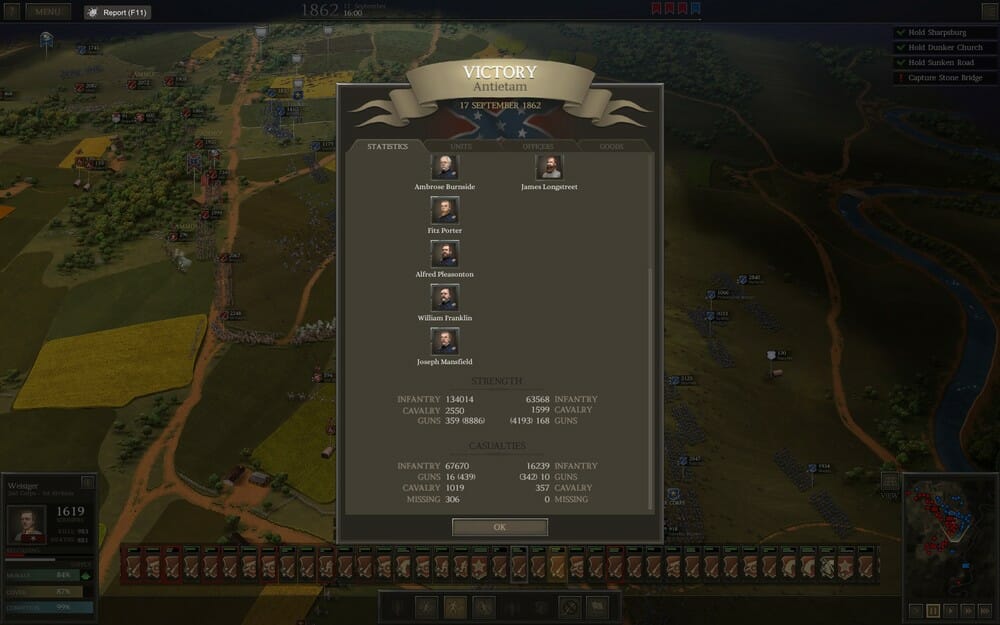This screenshot has width=1000, height=625.
Task: Open the game Menu button
Action: [x=48, y=12]
